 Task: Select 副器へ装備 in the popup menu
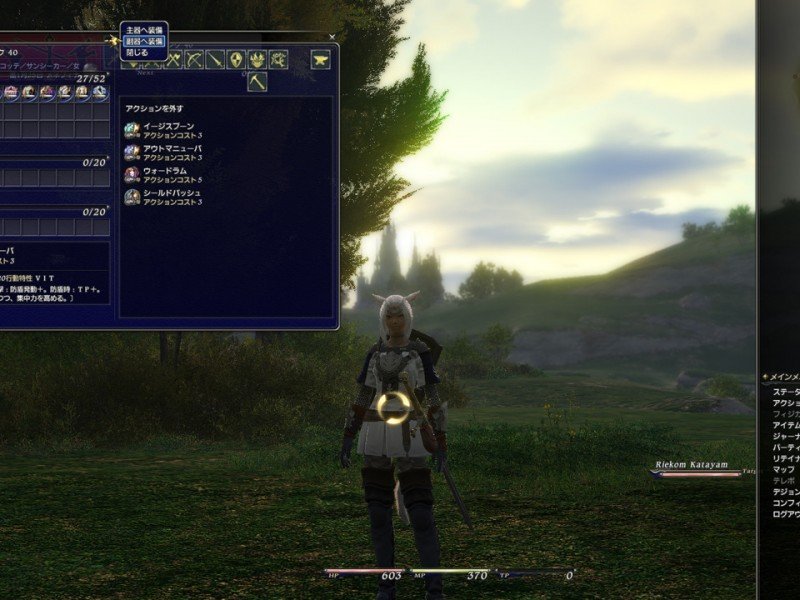pos(144,41)
